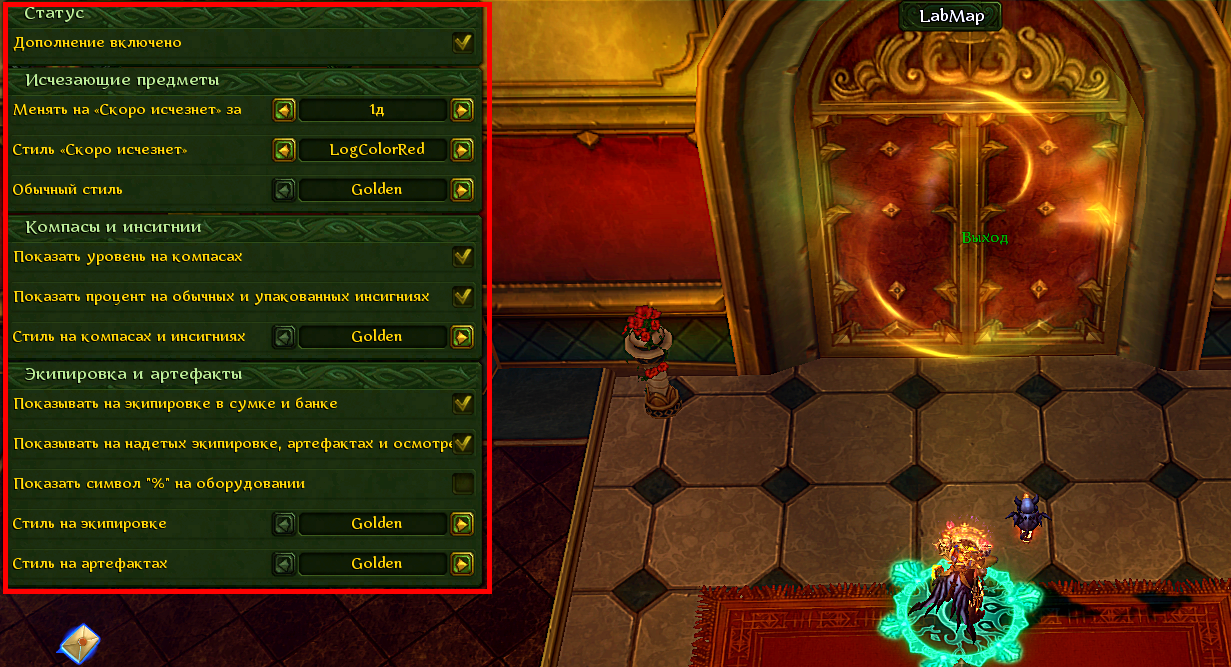
Task: Switch «Стиль на экипировке» to next style
Action: pos(462,523)
